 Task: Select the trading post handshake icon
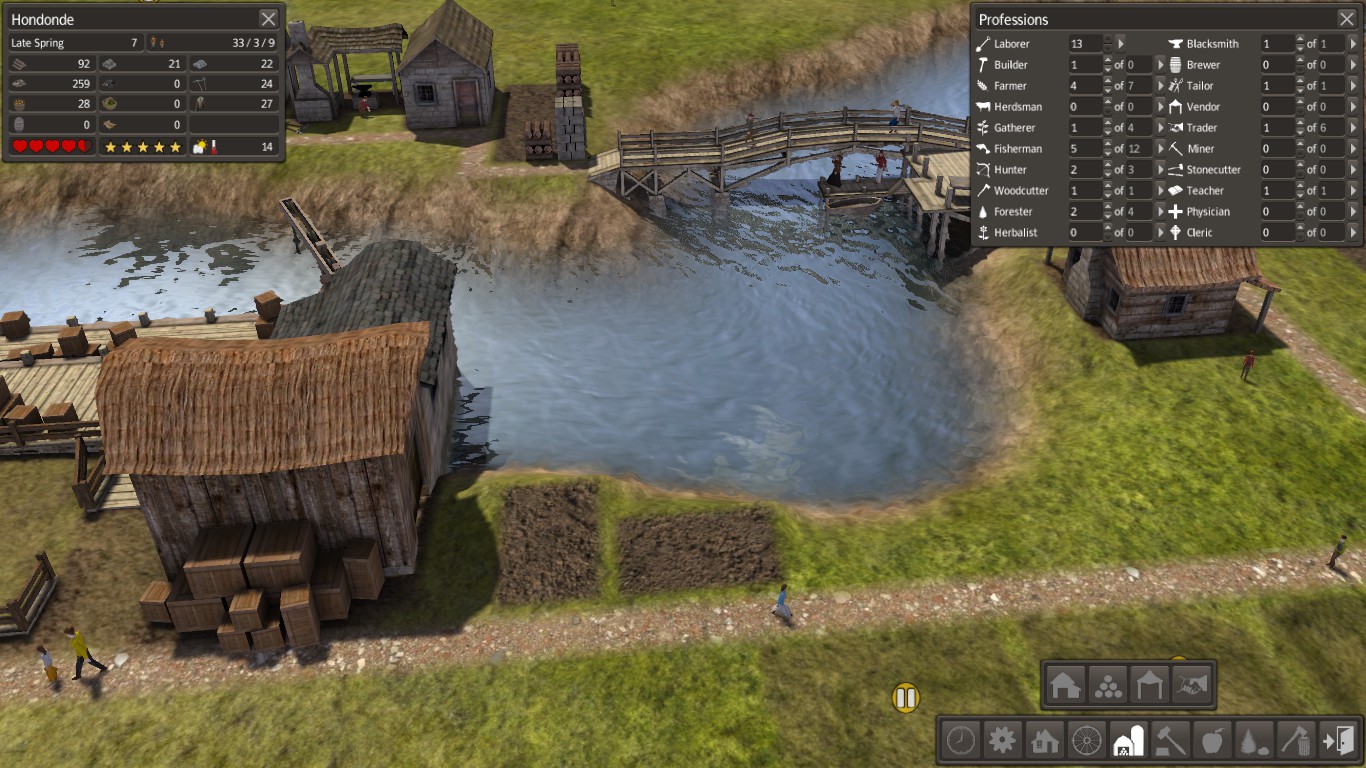(x=1190, y=685)
